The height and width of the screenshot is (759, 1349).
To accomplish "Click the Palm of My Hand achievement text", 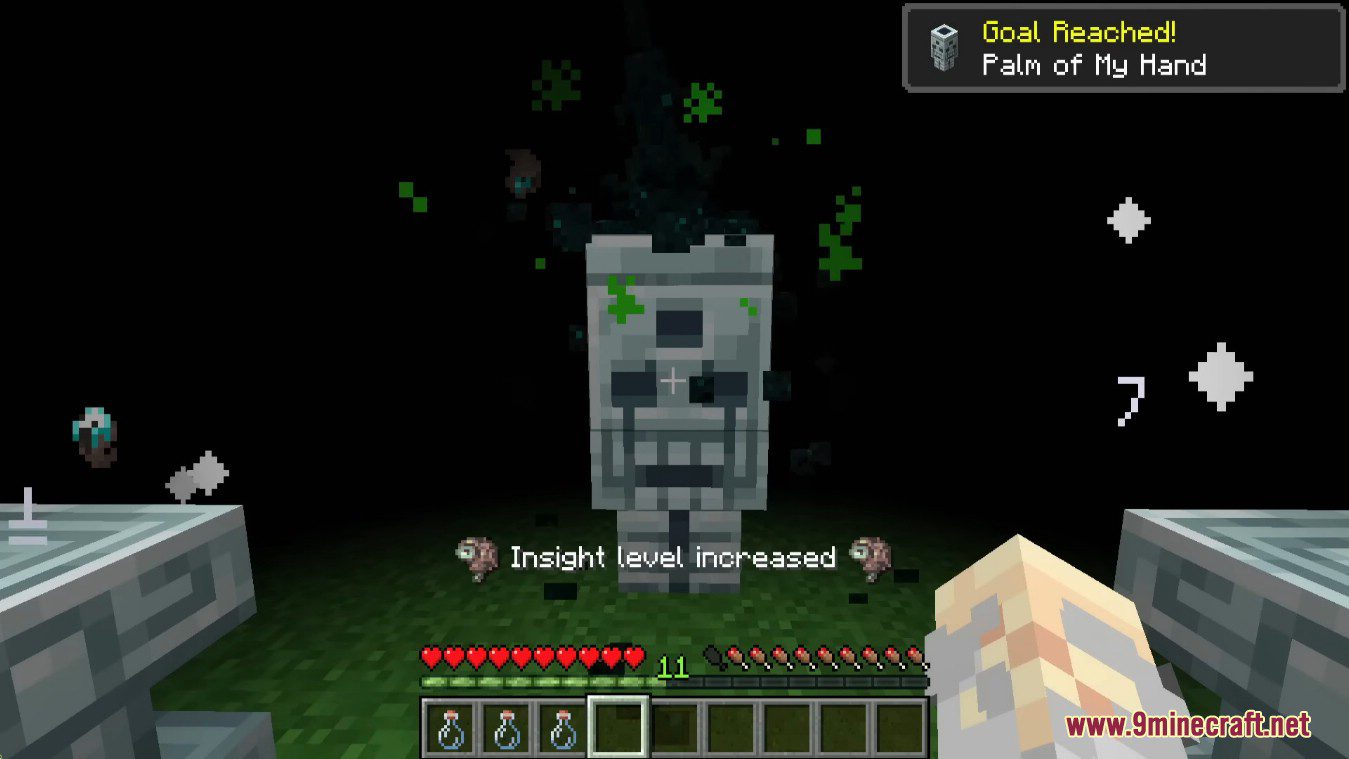I will [x=1092, y=65].
